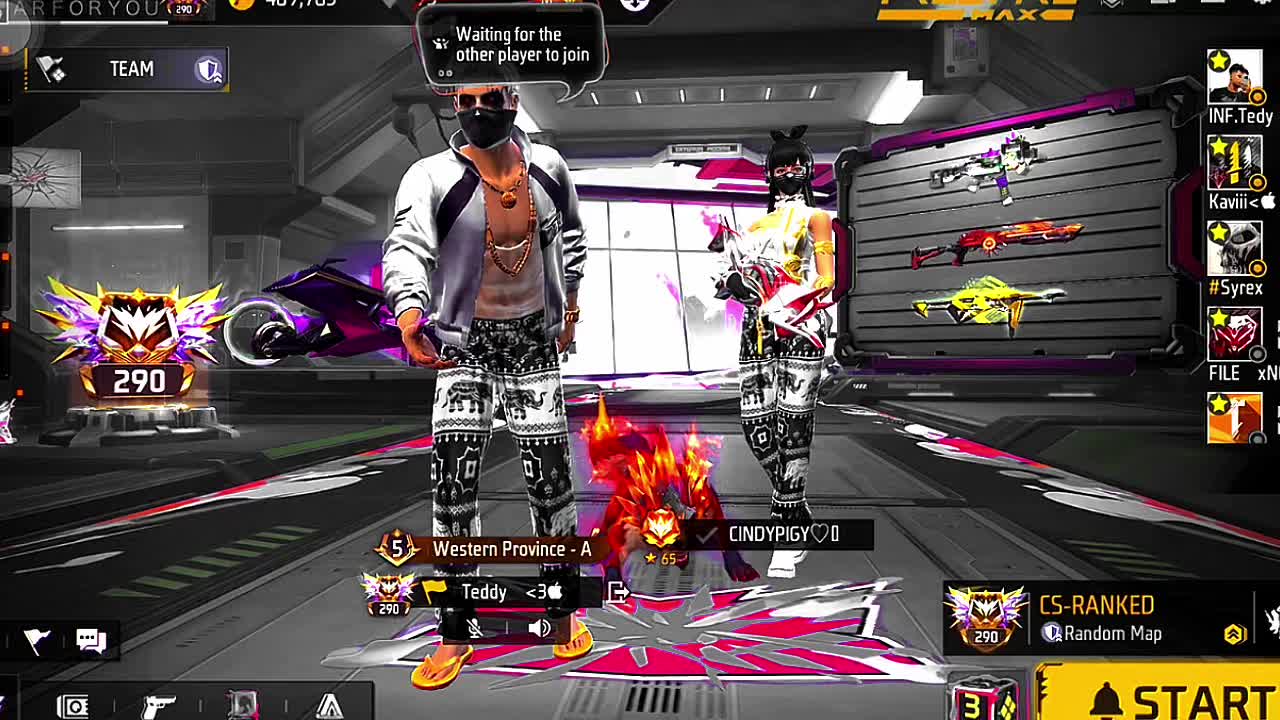
Task: Open the TEAM panel
Action: pos(130,69)
